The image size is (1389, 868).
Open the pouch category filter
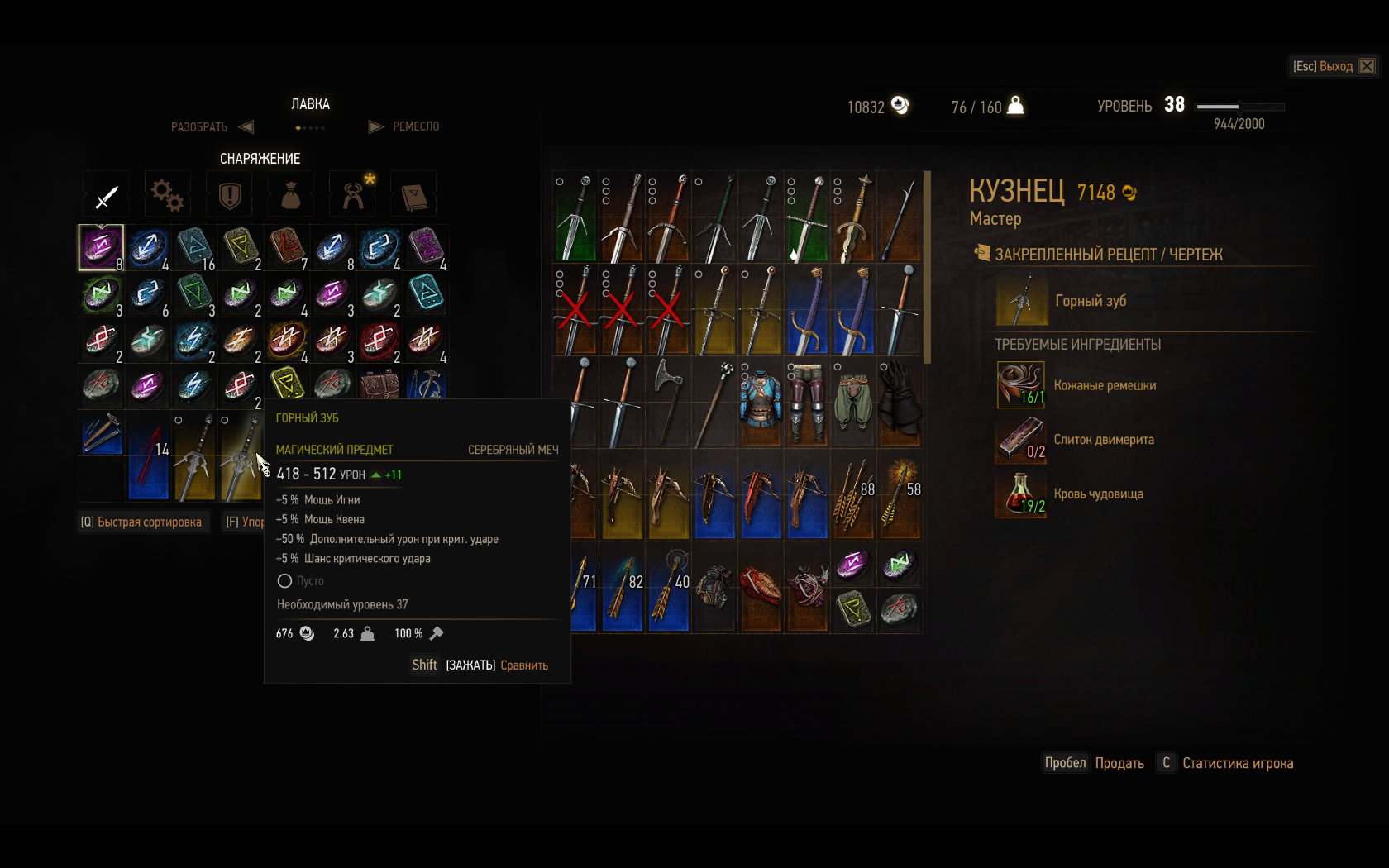[290, 196]
